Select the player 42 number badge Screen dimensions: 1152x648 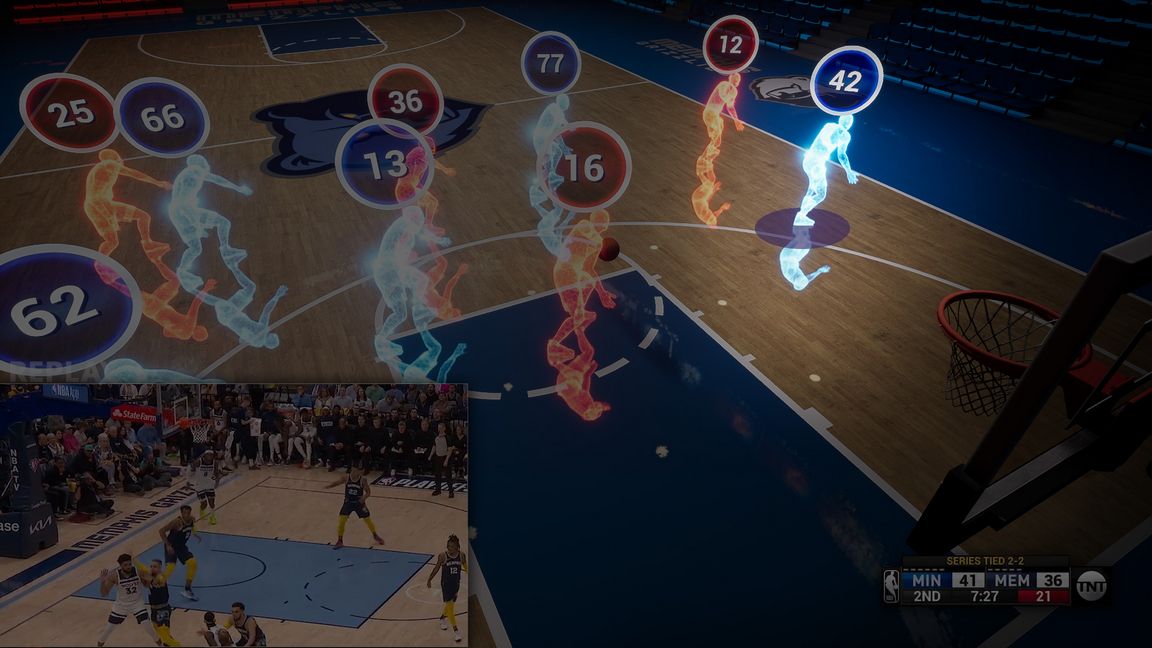[846, 81]
